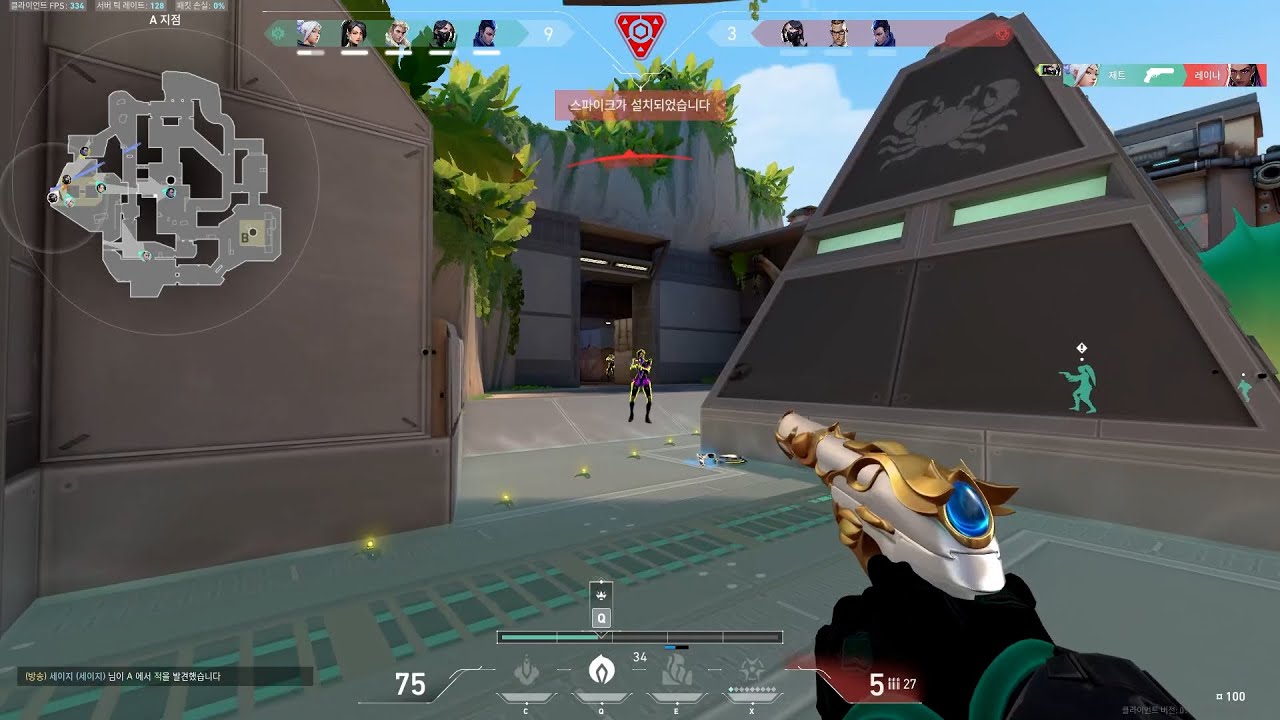Viewport: 1280px width, 720px height.
Task: Choose the enemy agent portrait wearing glasses
Action: pos(838,34)
